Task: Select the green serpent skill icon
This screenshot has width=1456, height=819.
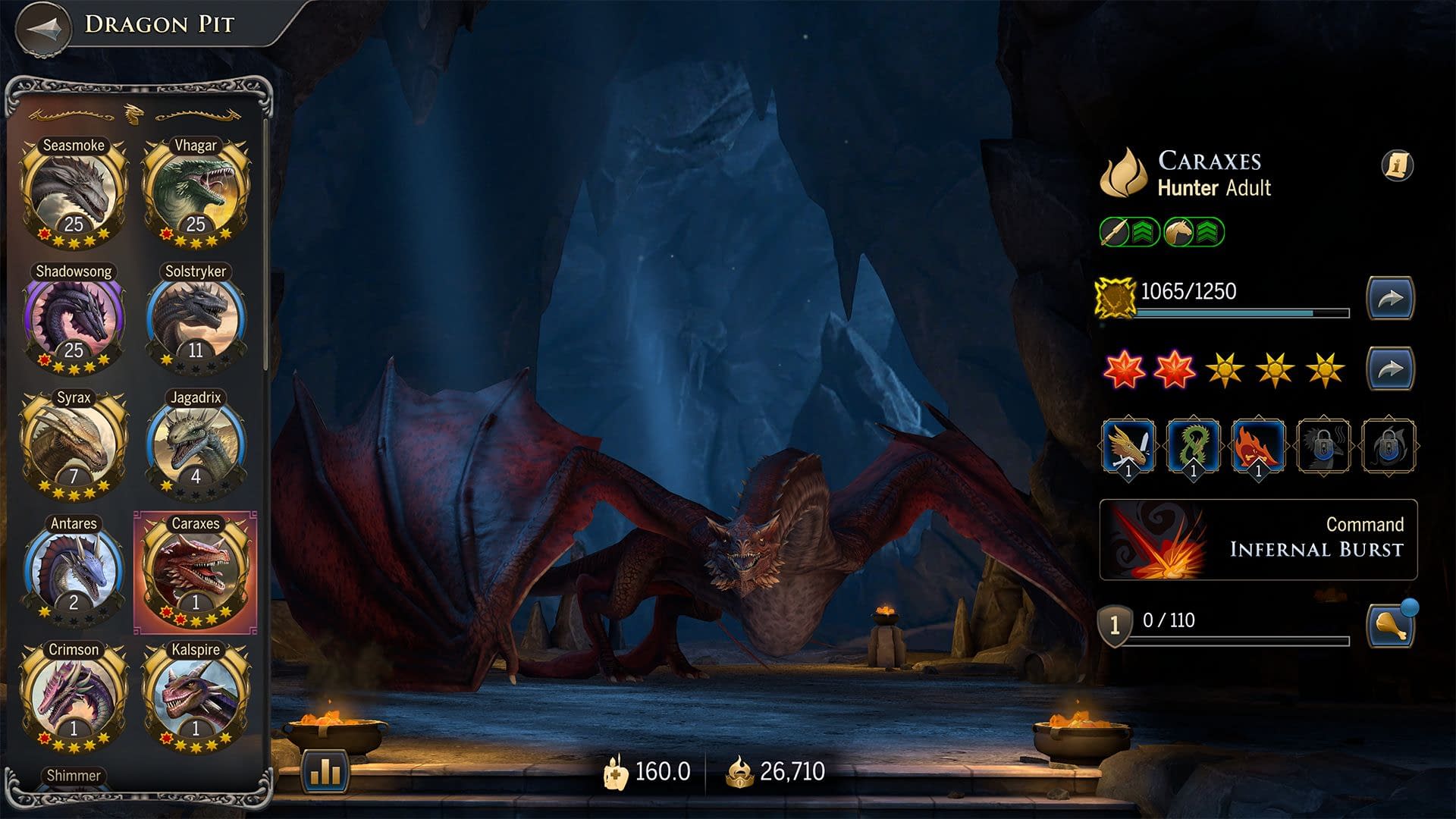Action: click(x=1193, y=447)
